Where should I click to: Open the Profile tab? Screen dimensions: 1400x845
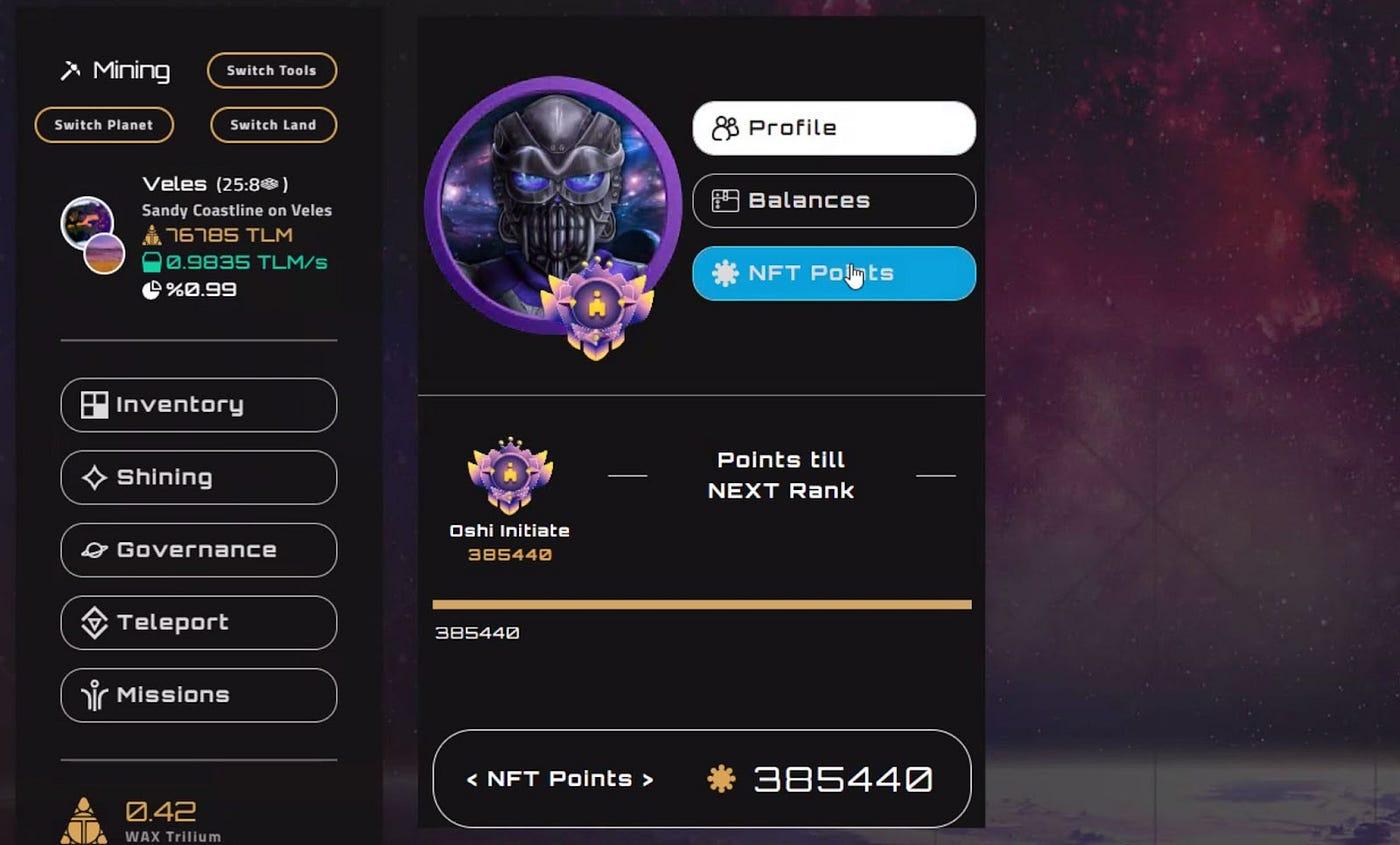pos(834,127)
